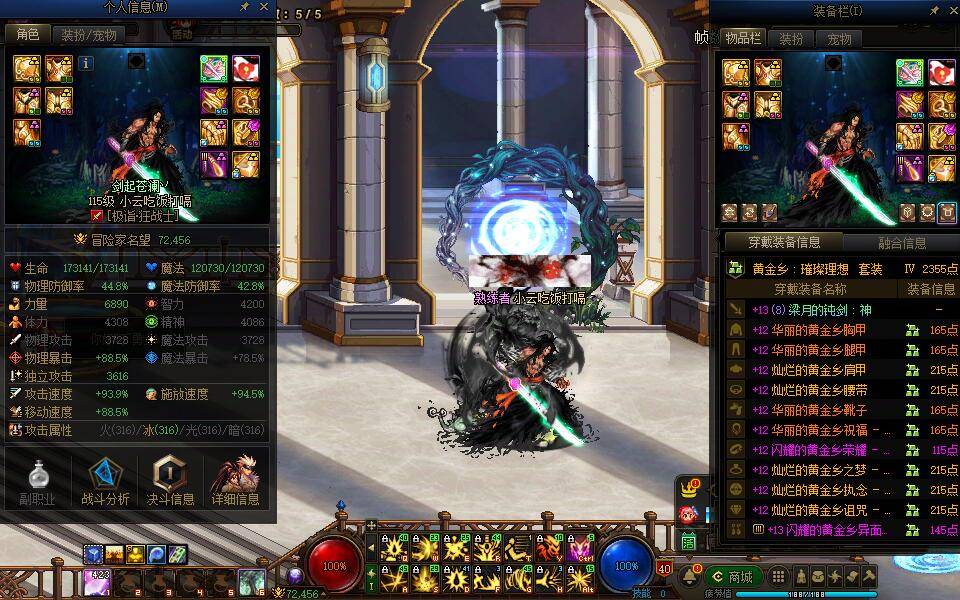Use the item in quick slot 6

(250, 581)
